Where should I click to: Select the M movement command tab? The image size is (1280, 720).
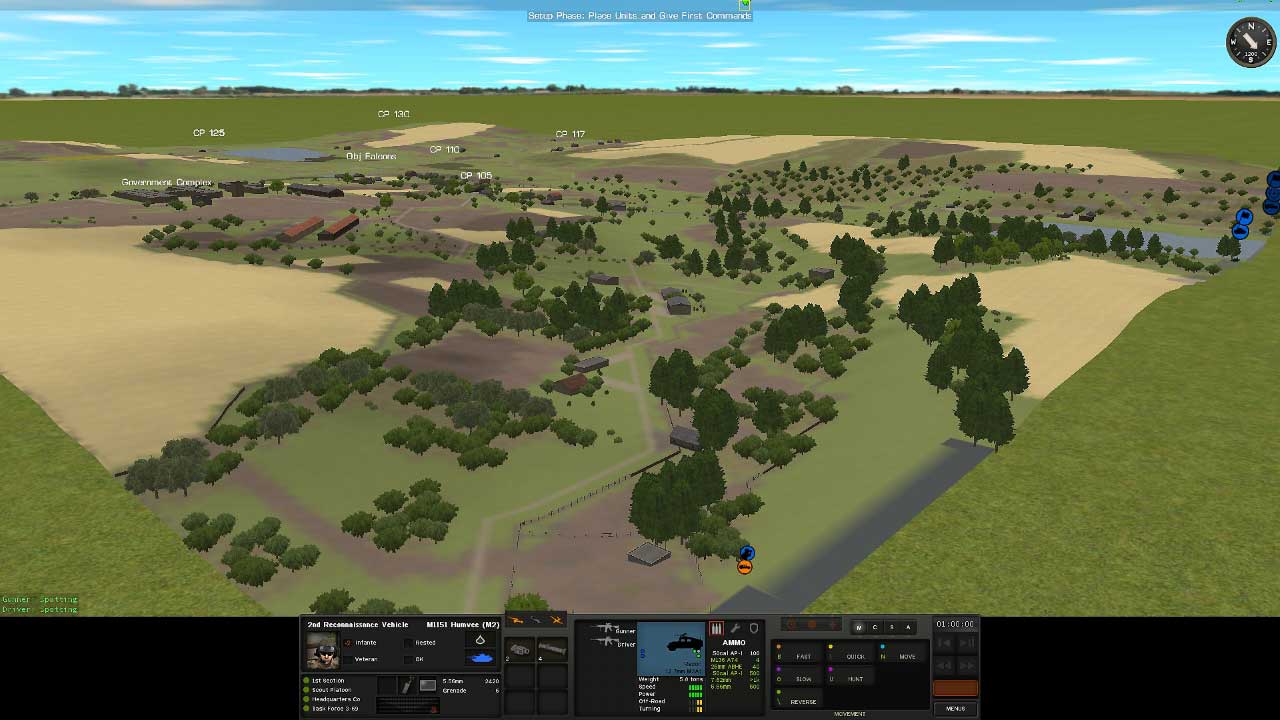[858, 627]
